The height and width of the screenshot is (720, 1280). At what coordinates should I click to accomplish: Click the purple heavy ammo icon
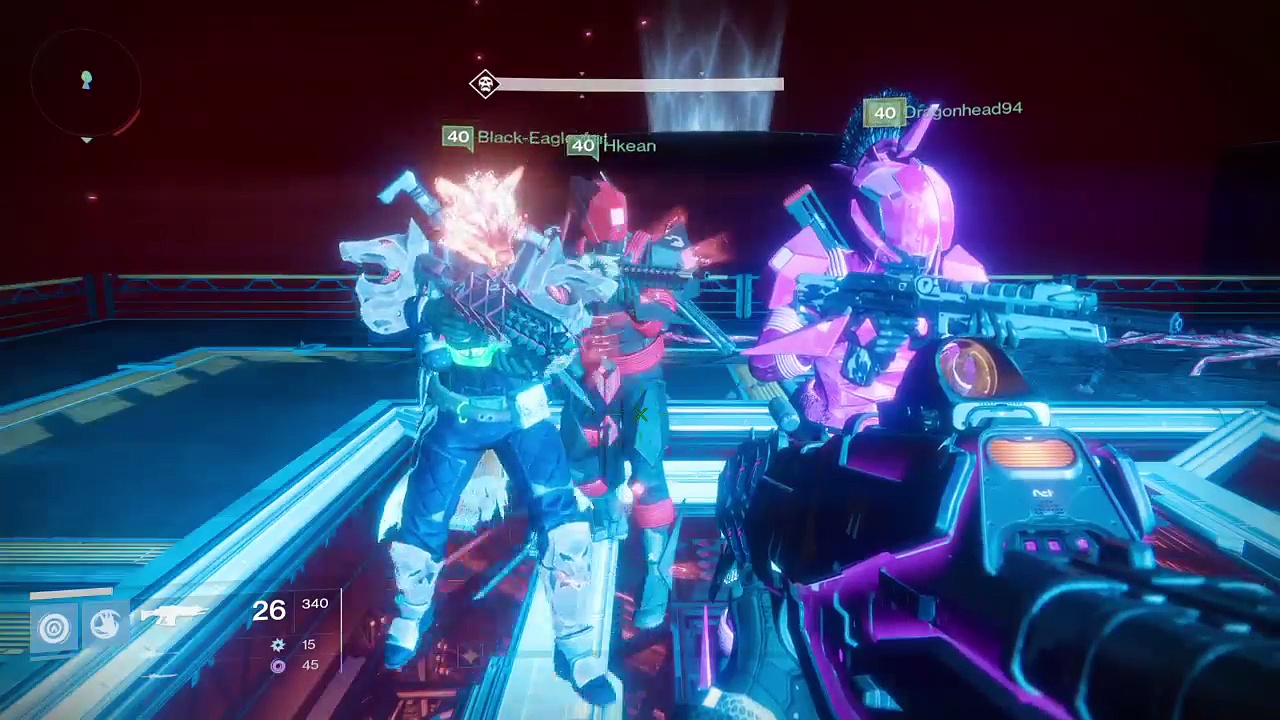click(x=278, y=666)
